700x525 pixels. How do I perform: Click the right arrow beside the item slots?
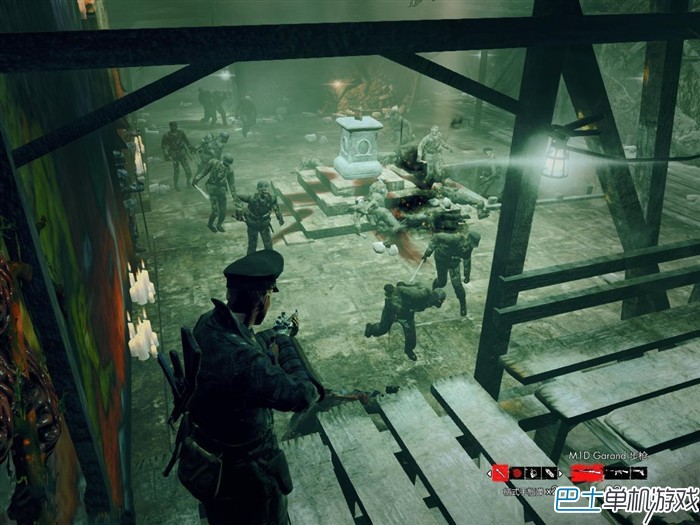(x=560, y=472)
